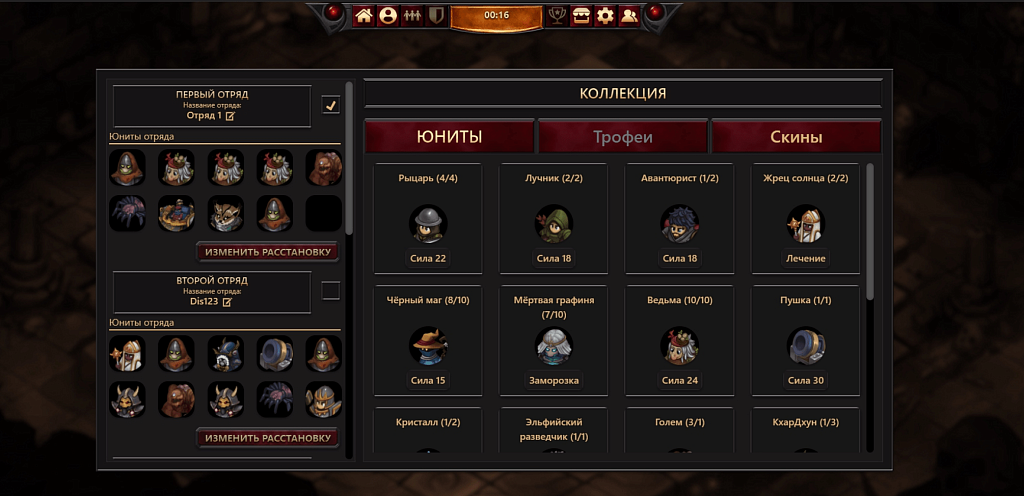The width and height of the screenshot is (1024, 496).
Task: Open the shield icon in top bar
Action: tap(436, 15)
